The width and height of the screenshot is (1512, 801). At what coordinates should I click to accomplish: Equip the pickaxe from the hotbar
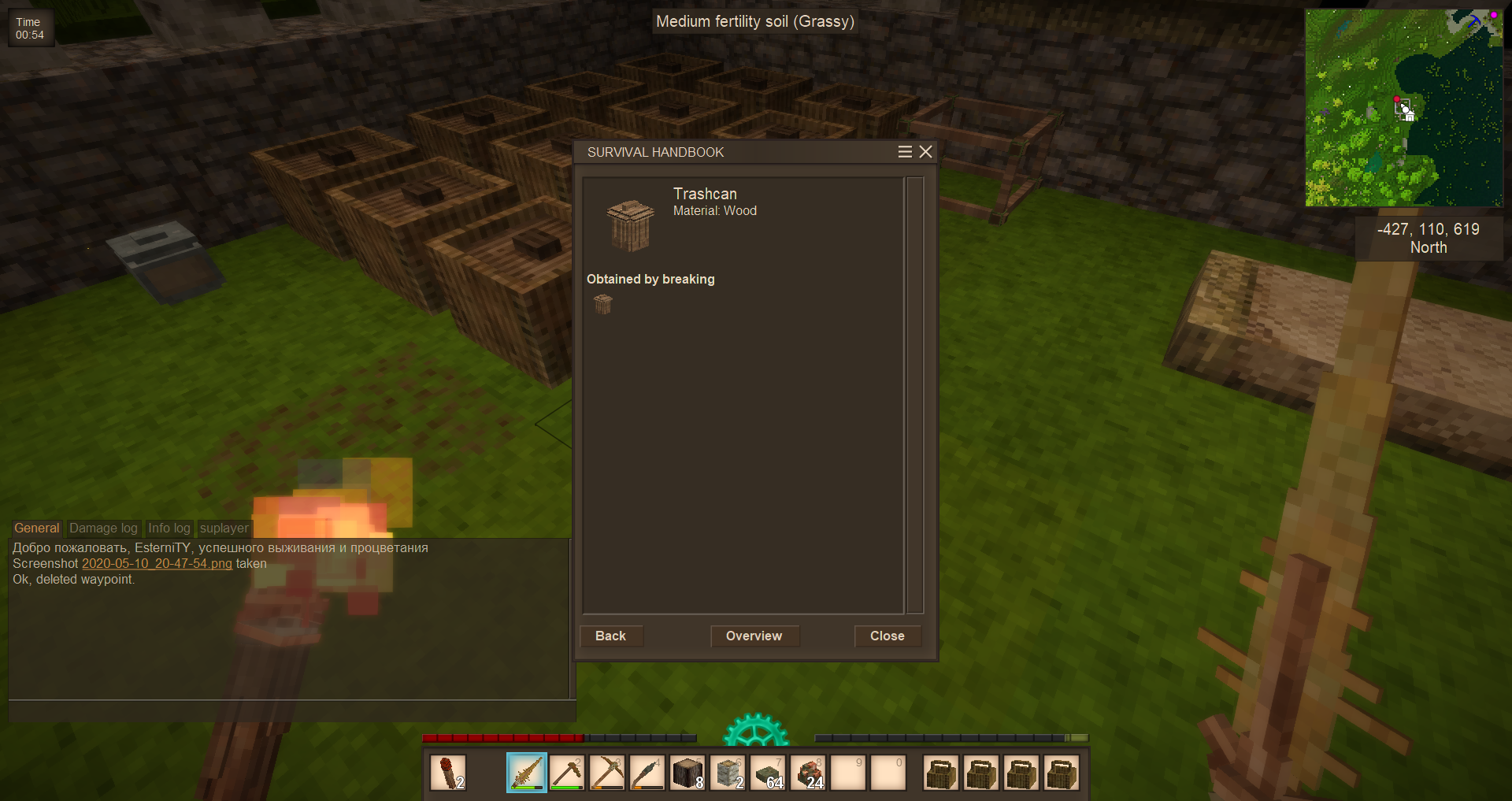pos(607,773)
